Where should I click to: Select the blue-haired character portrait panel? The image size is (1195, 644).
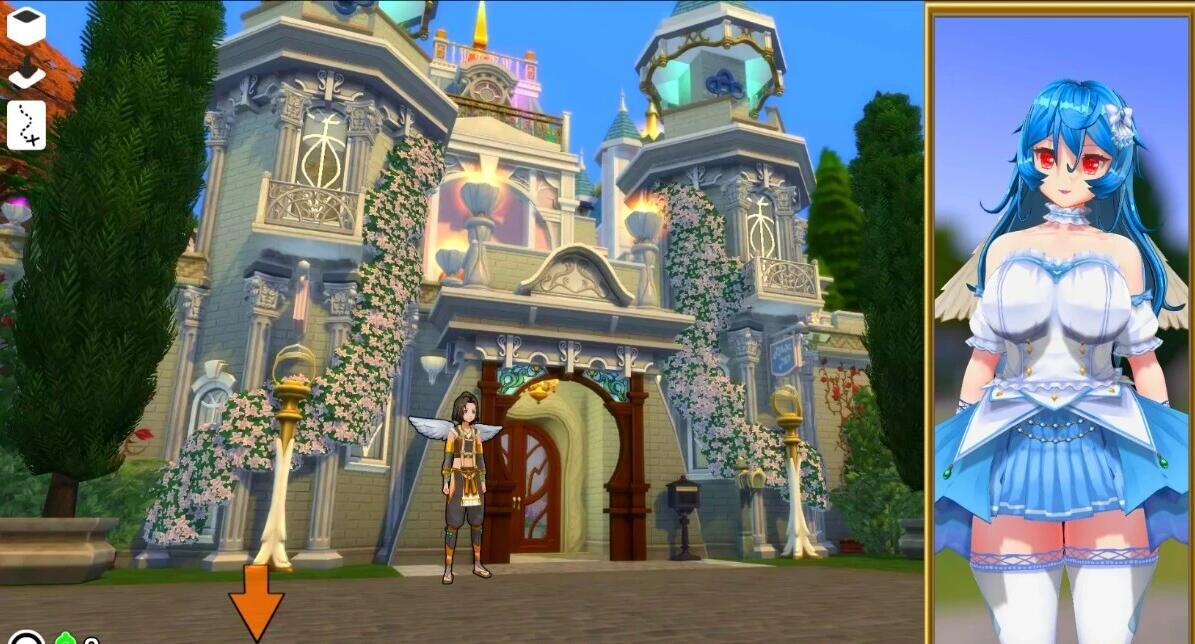tap(1061, 324)
